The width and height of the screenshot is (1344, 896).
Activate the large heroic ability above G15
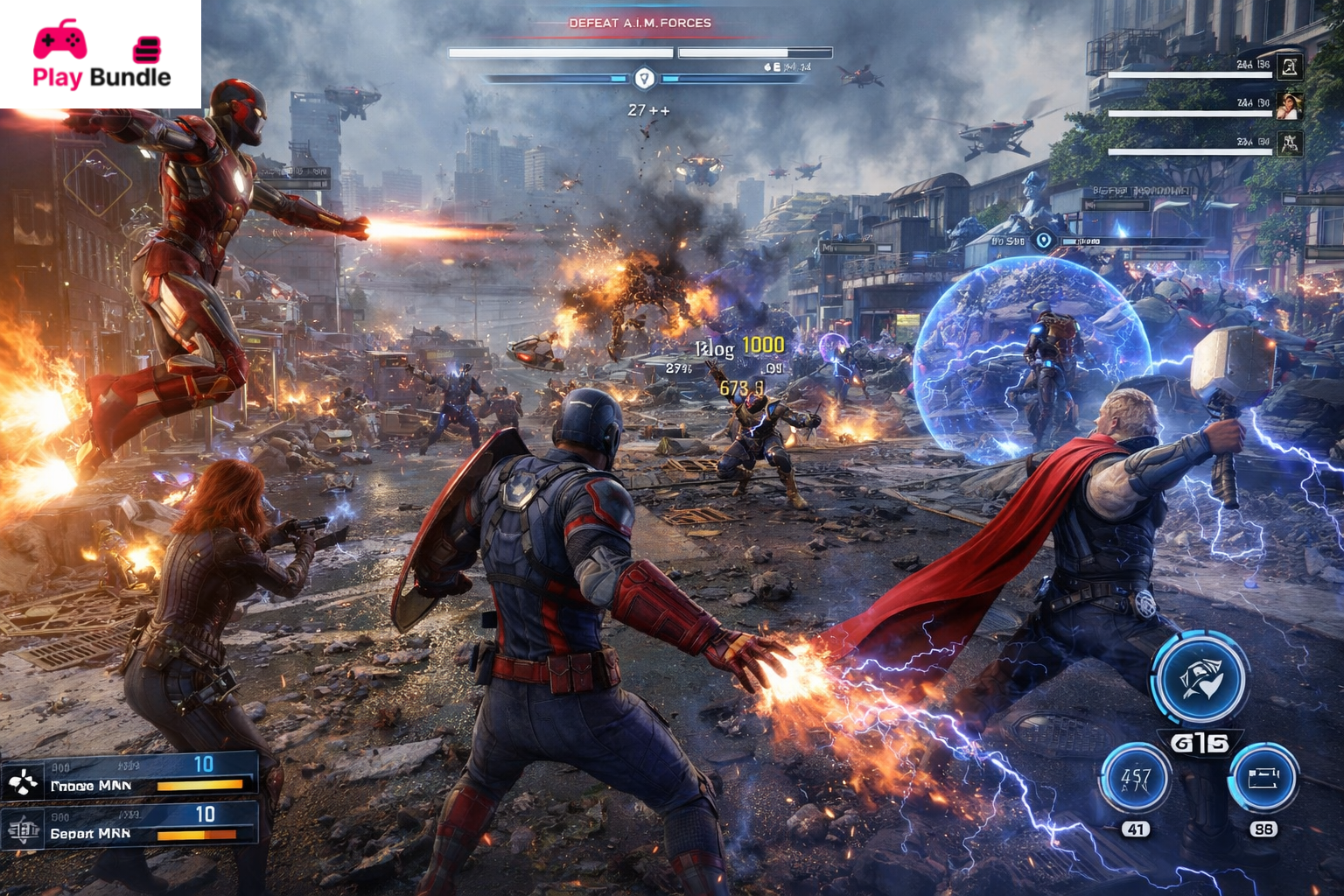tap(1199, 681)
